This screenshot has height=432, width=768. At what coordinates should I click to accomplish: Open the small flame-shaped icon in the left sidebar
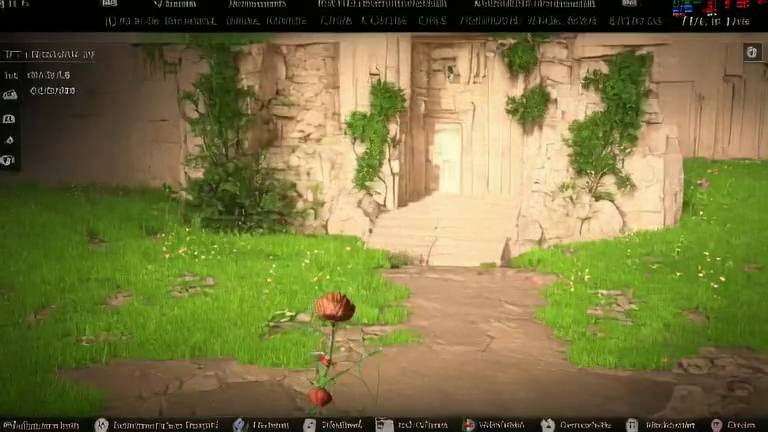click(10, 138)
